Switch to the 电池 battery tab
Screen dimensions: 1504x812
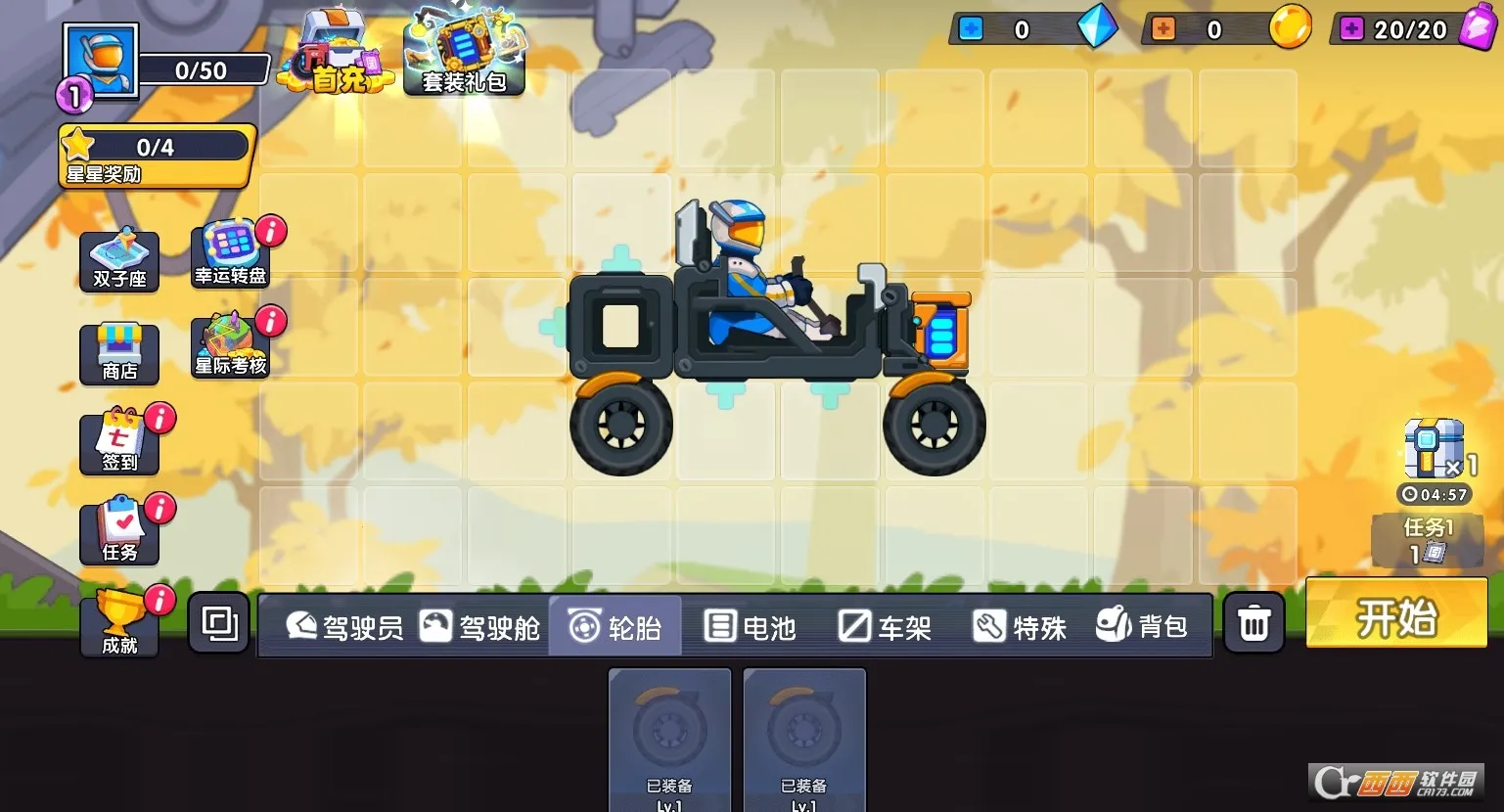[752, 626]
